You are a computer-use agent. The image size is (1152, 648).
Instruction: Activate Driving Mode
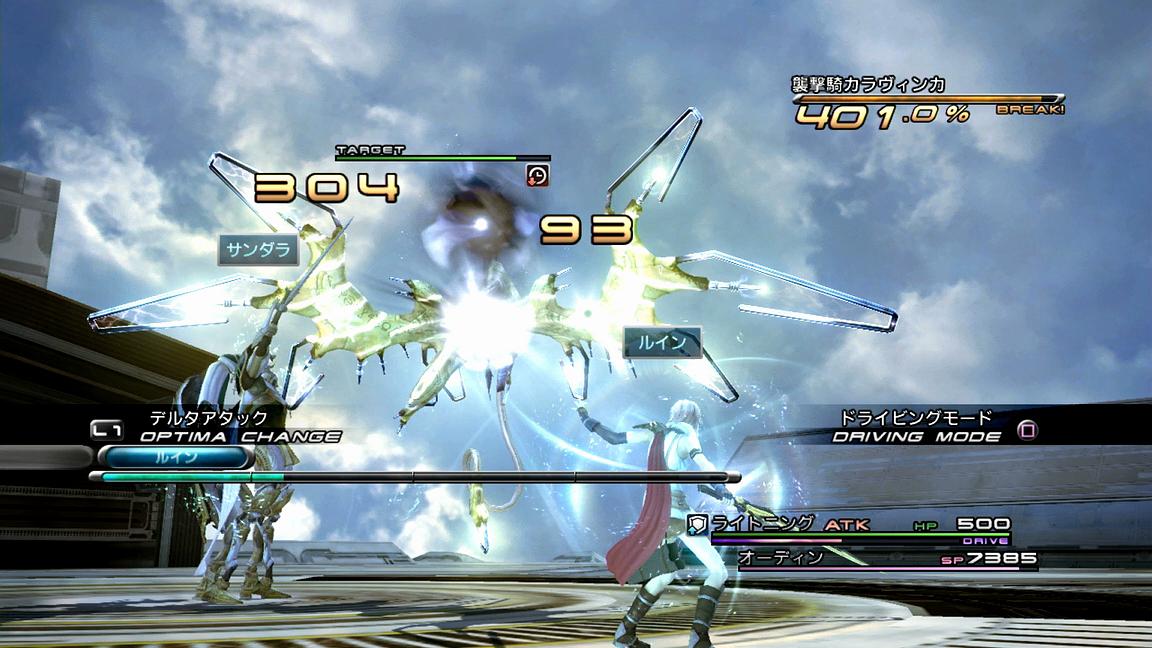click(x=917, y=436)
